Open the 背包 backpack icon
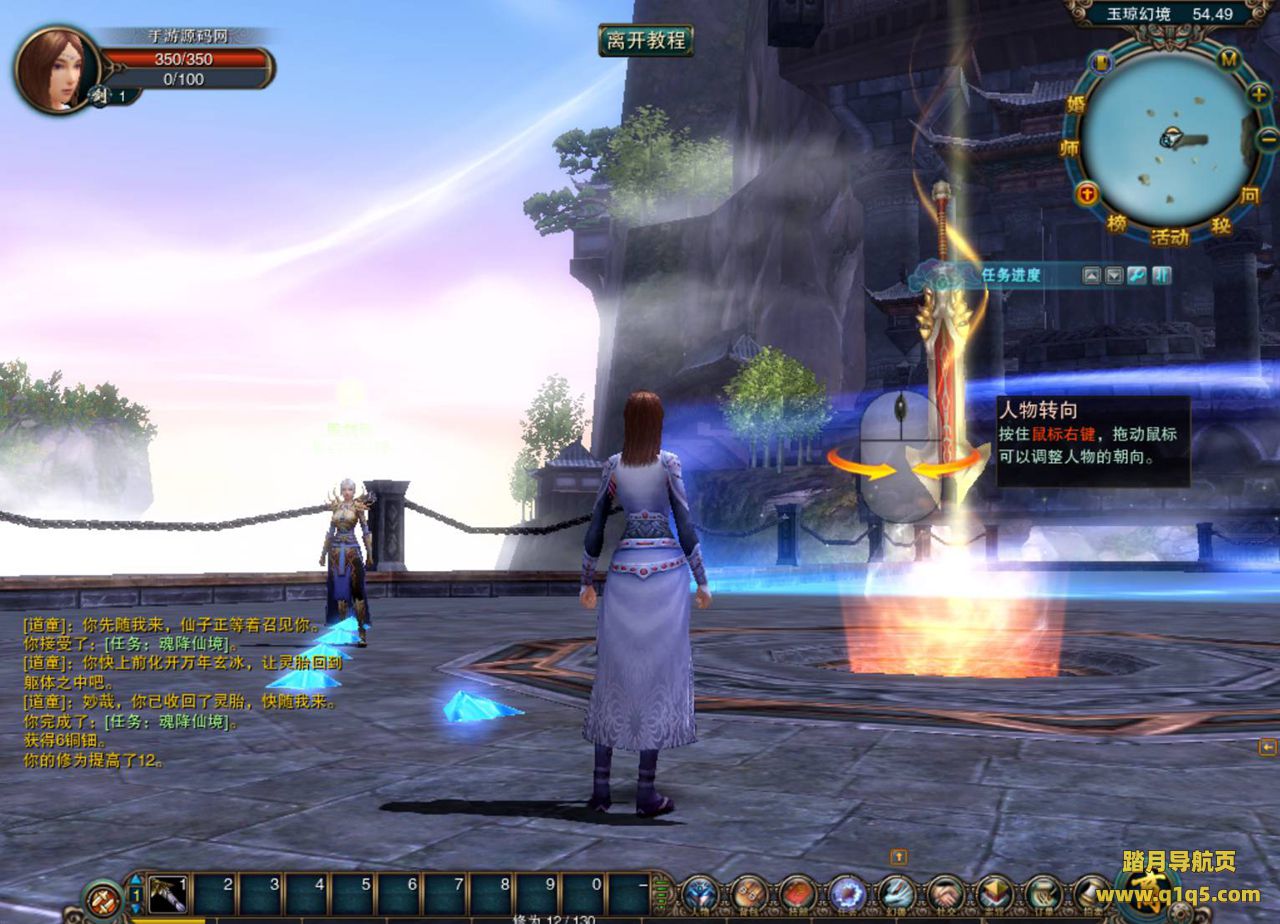This screenshot has width=1280, height=924. coord(750,893)
